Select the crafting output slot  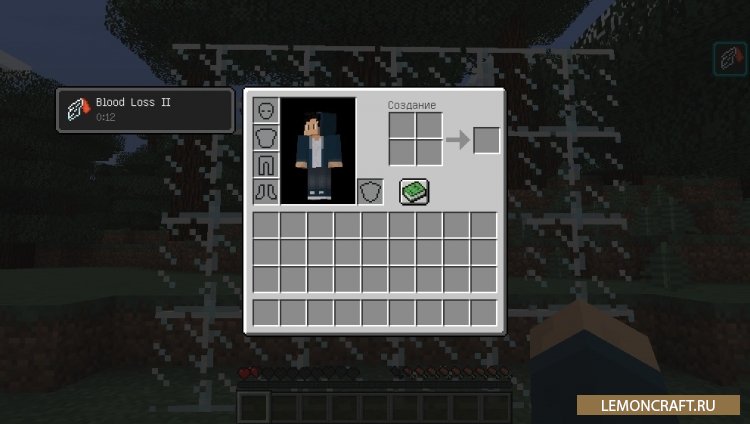coord(486,139)
